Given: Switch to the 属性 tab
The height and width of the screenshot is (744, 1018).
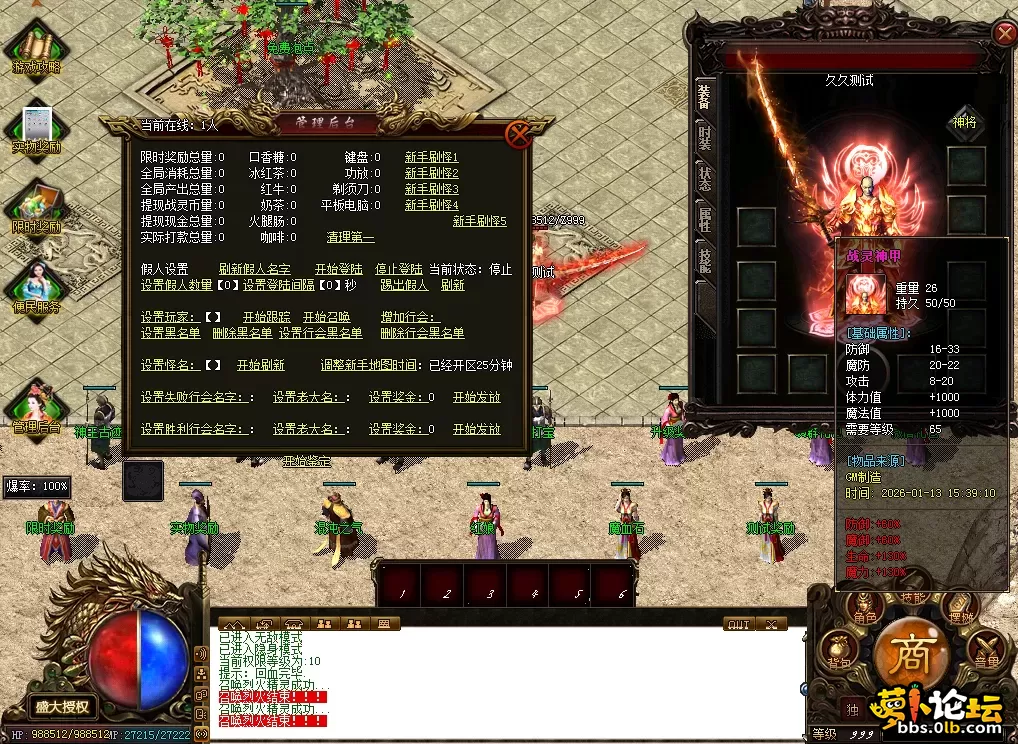Looking at the screenshot, I should 704,218.
